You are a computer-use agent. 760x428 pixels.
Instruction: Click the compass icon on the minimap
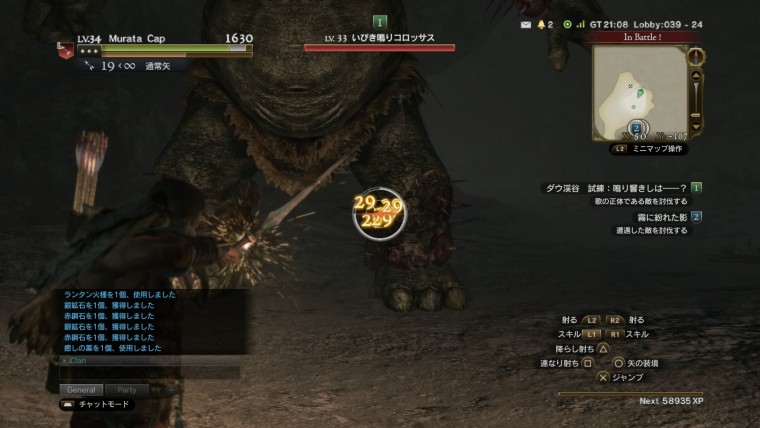[697, 56]
